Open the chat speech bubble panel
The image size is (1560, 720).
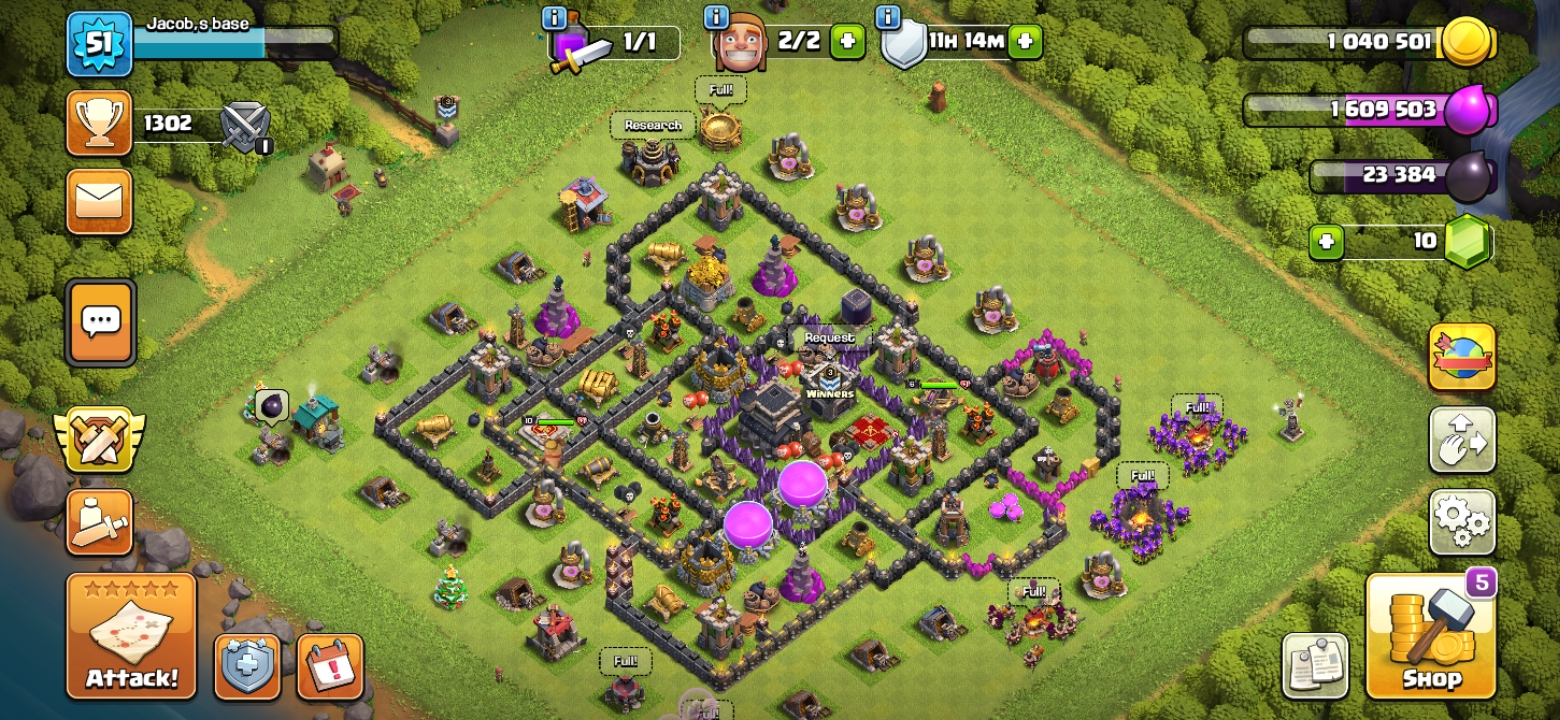100,322
